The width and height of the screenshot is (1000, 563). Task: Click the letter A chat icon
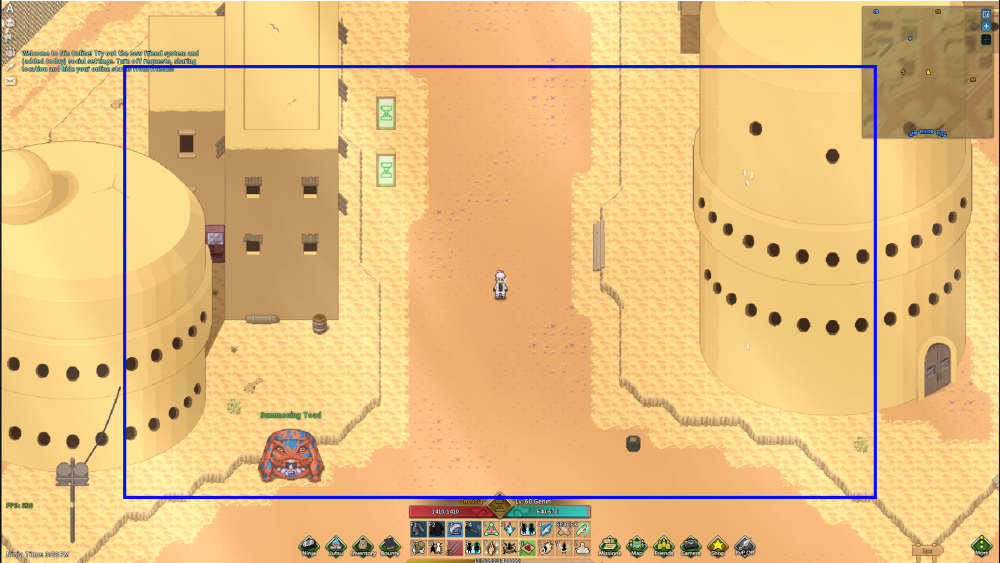(8, 9)
